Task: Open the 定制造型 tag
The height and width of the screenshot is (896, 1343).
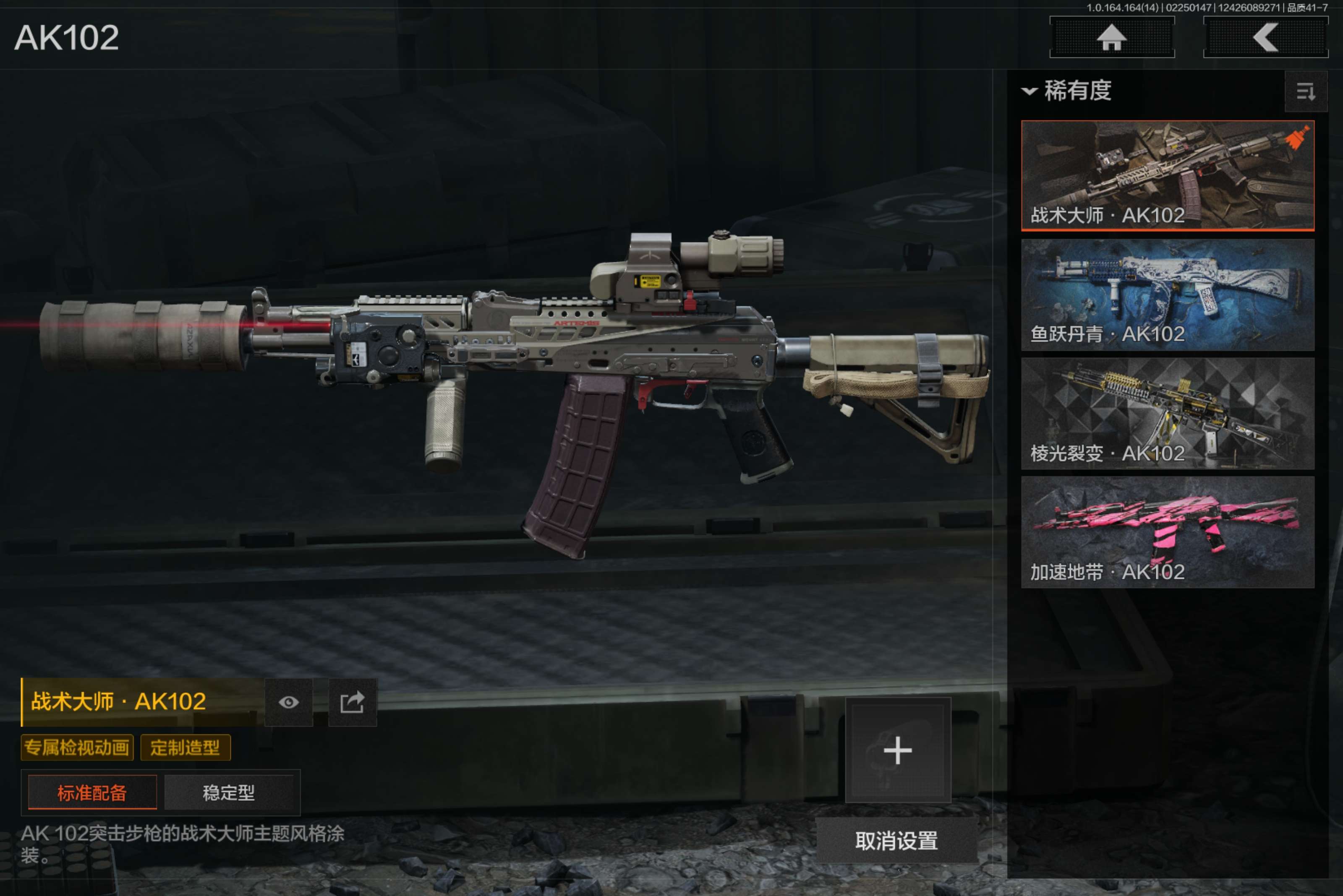Action: coord(185,748)
